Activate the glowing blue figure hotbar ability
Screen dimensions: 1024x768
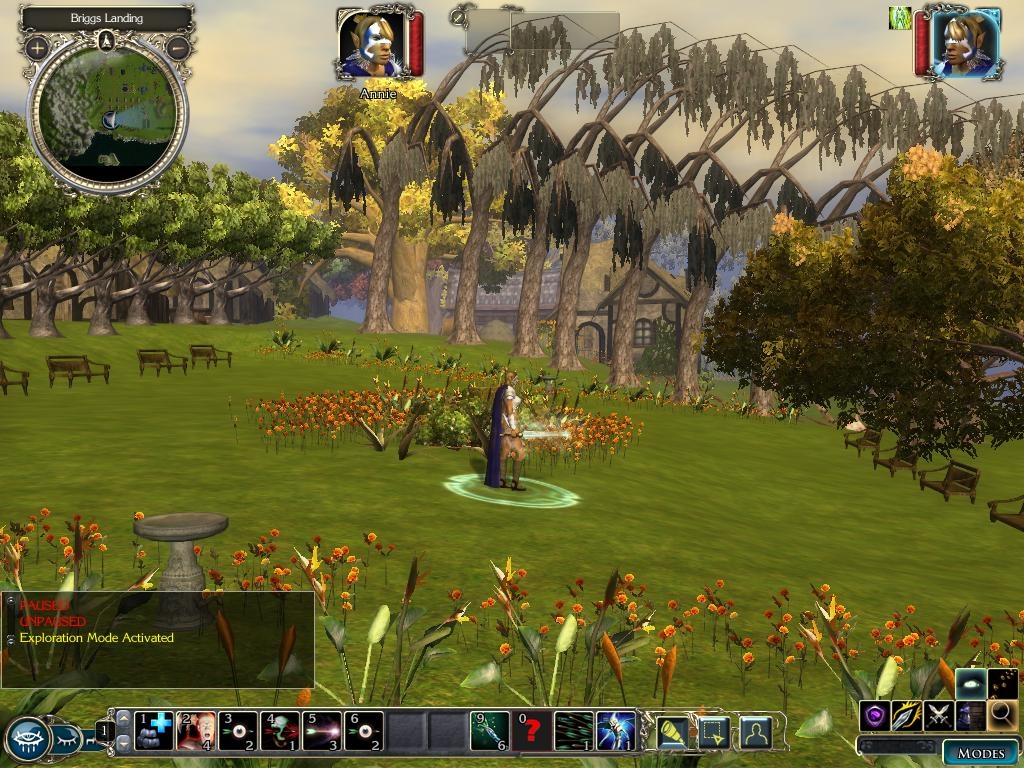[616, 731]
